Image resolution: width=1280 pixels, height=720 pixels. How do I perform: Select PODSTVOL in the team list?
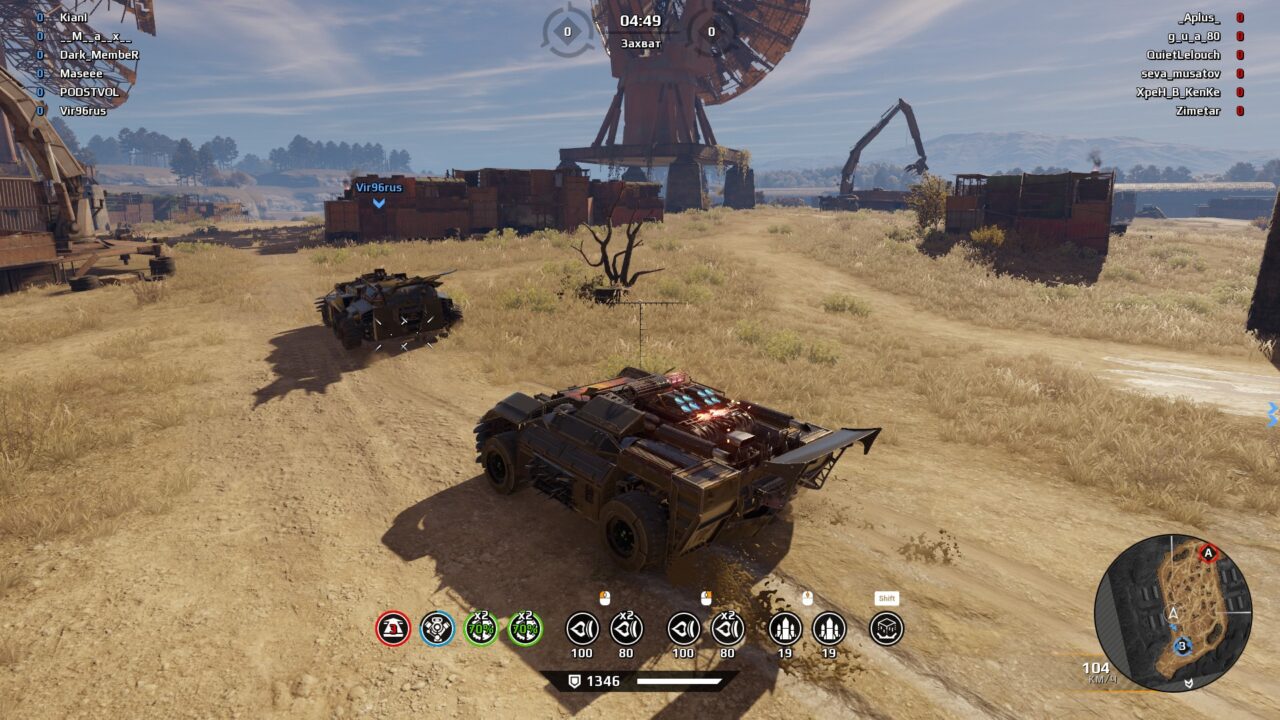89,92
